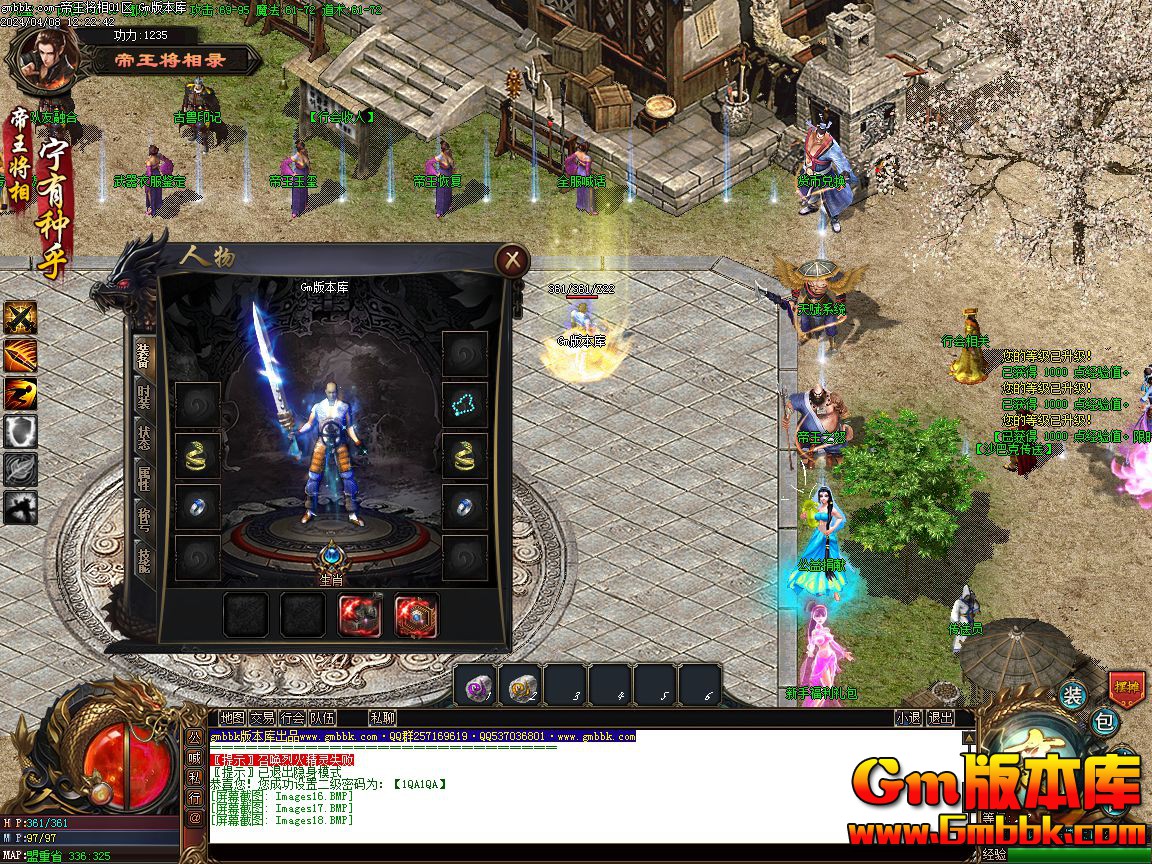Screen dimensions: 1152x864
Task: Open the 包 bag button
Action: point(1104,720)
